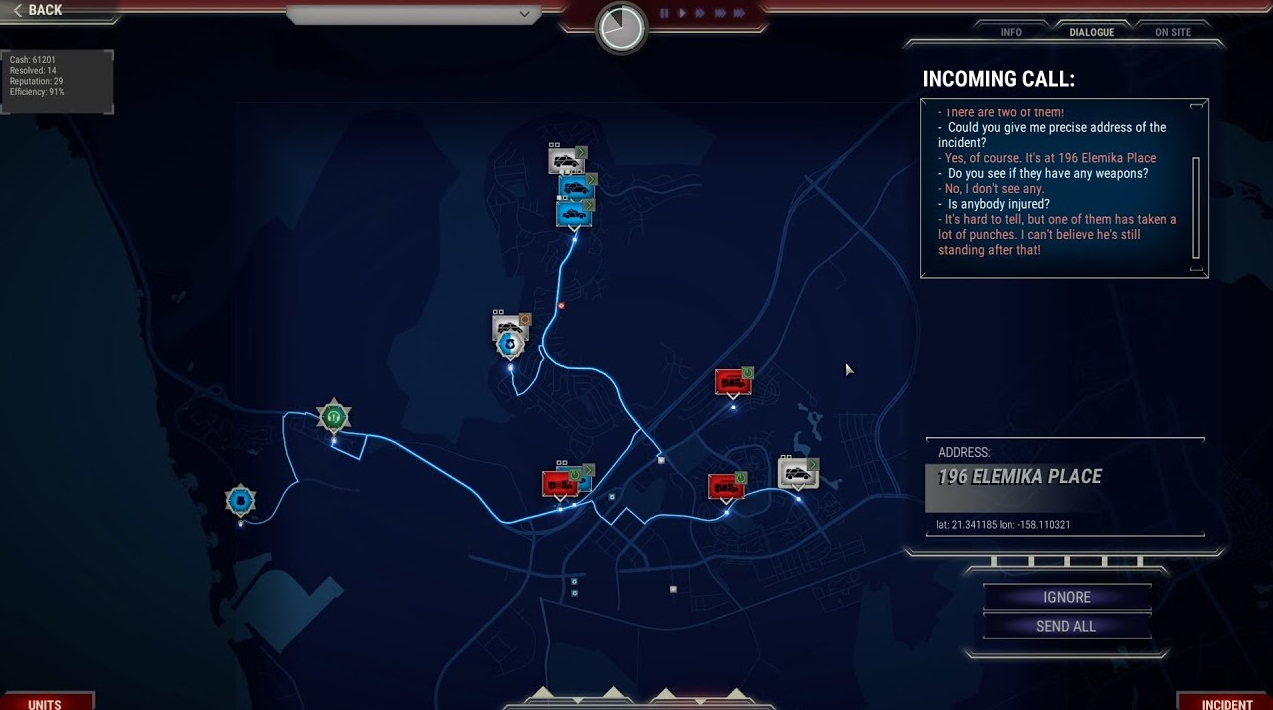Open the DIALOGUE tab
This screenshot has height=710, width=1273.
pyautogui.click(x=1091, y=32)
